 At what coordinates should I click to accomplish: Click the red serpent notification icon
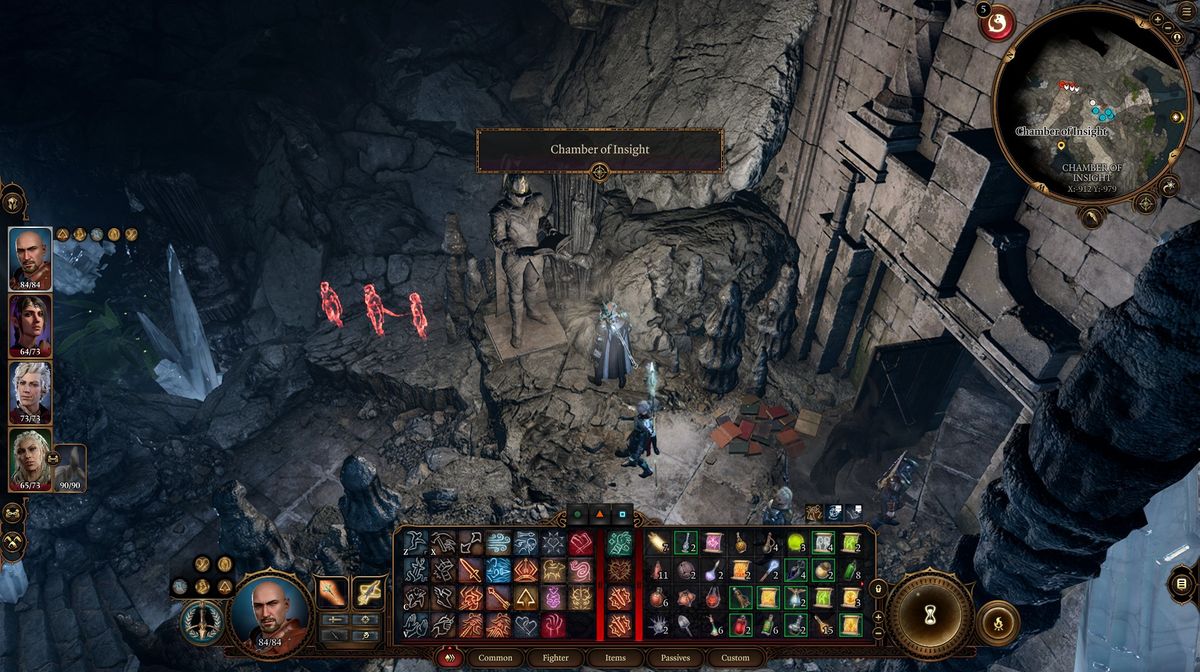coord(997,21)
